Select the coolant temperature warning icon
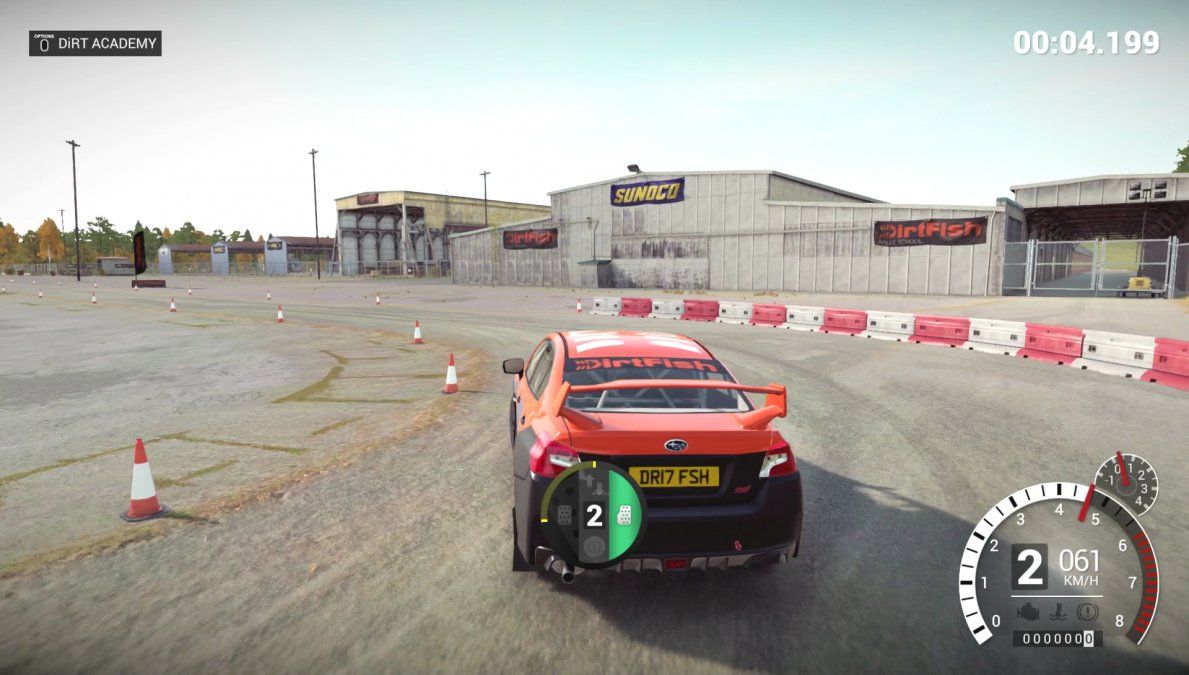 click(1059, 612)
